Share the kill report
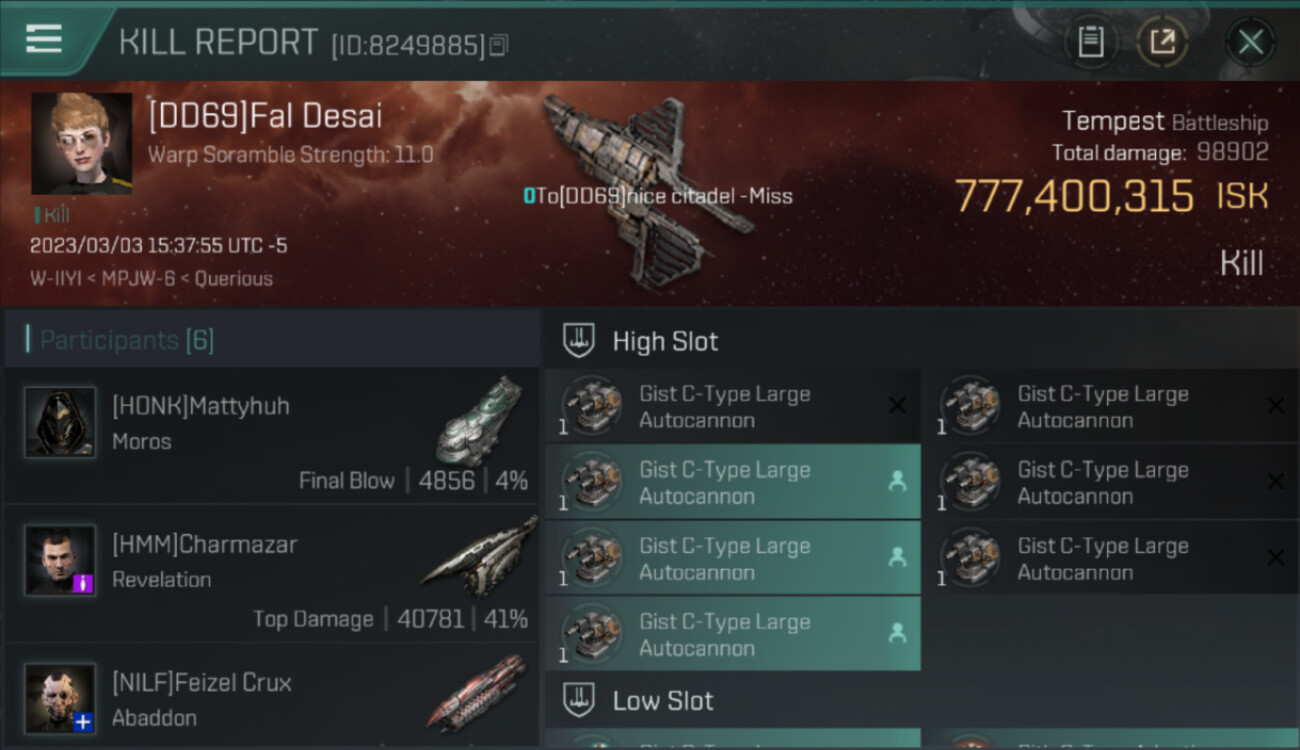 coord(1162,42)
